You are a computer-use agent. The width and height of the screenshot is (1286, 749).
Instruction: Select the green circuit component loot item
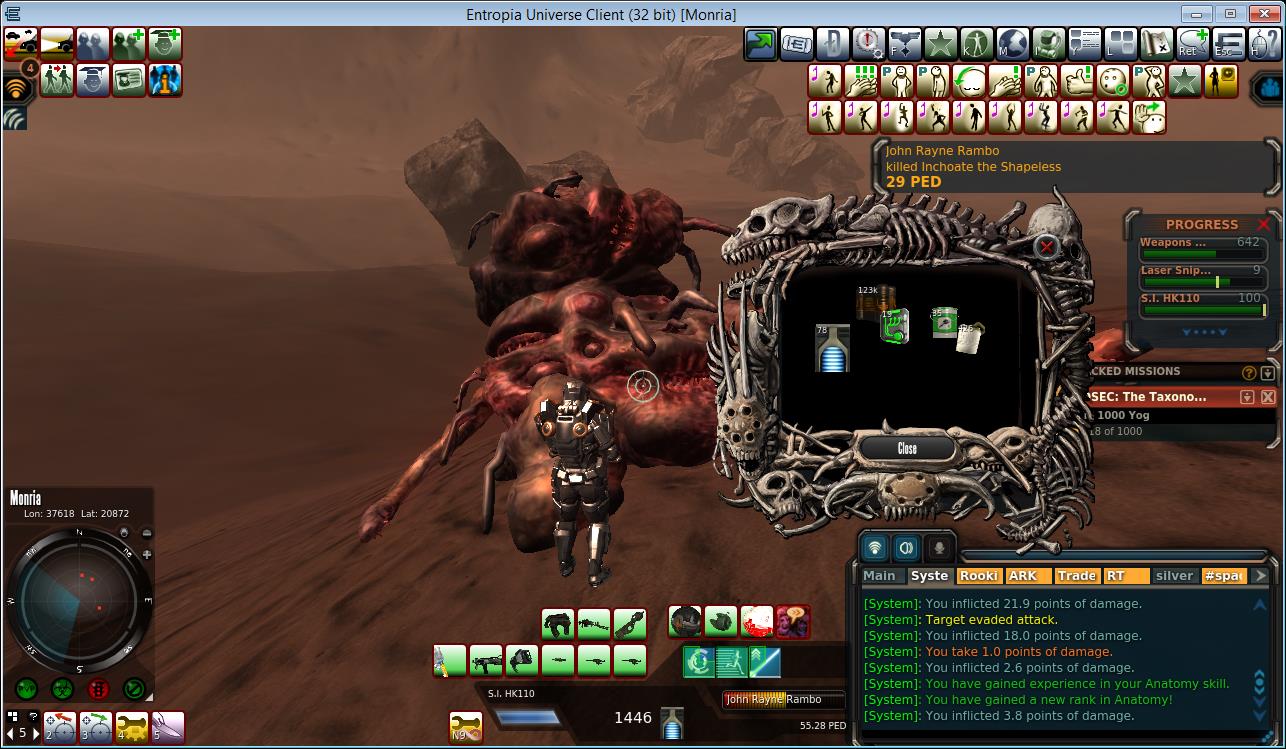coord(895,325)
